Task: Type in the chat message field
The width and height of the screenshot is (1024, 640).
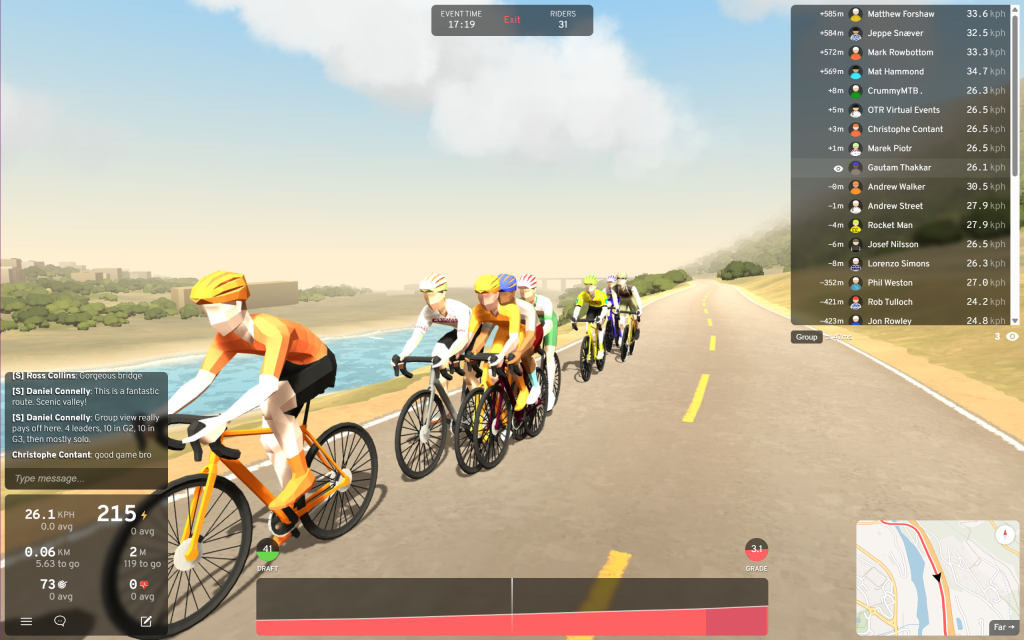Action: click(x=83, y=478)
